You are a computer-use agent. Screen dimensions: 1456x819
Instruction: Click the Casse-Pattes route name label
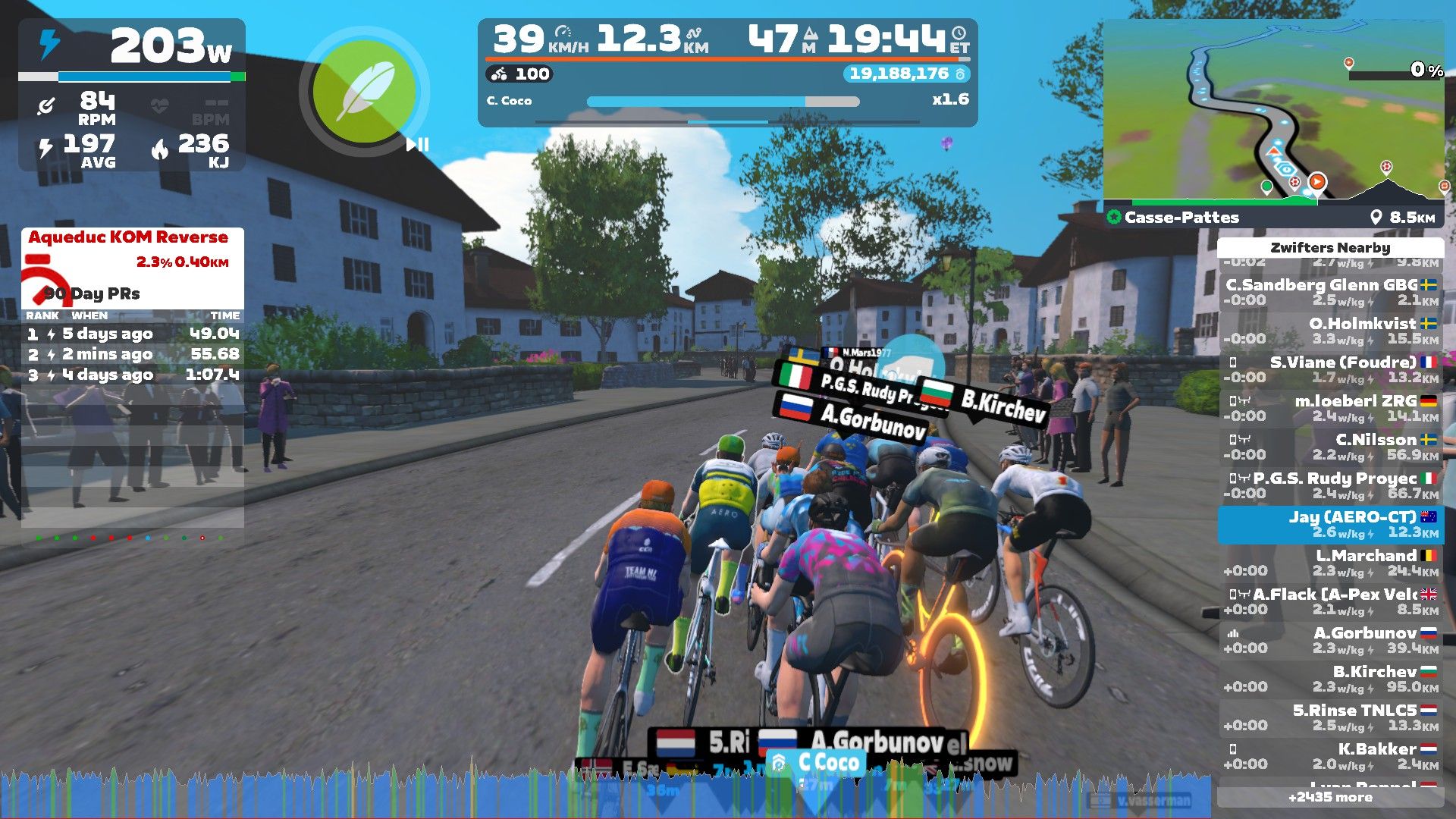1181,218
